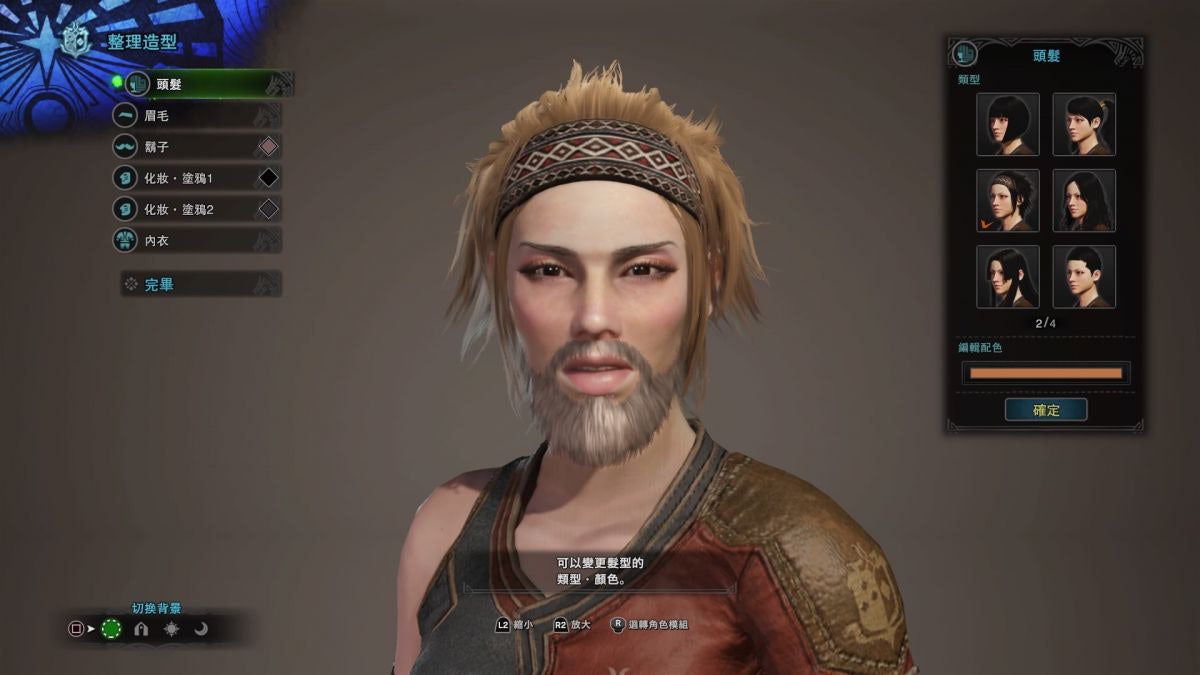This screenshot has height=675, width=1200.
Task: Select the short cropped hairstyle thumbnail
Action: (1084, 277)
